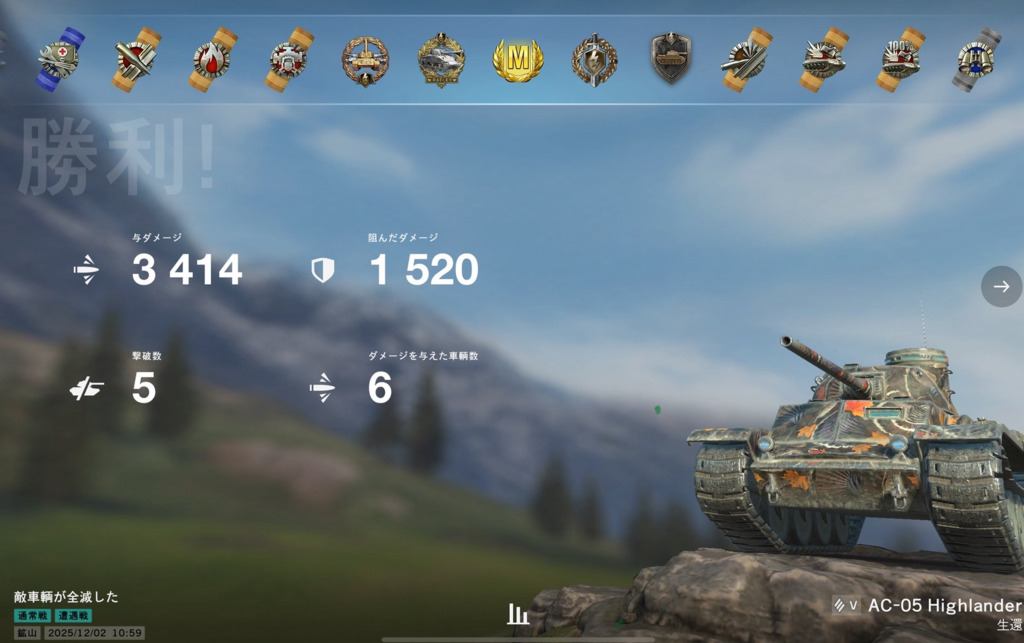Inspect the blue ribbon wrench-and-medkit medal

click(x=60, y=60)
